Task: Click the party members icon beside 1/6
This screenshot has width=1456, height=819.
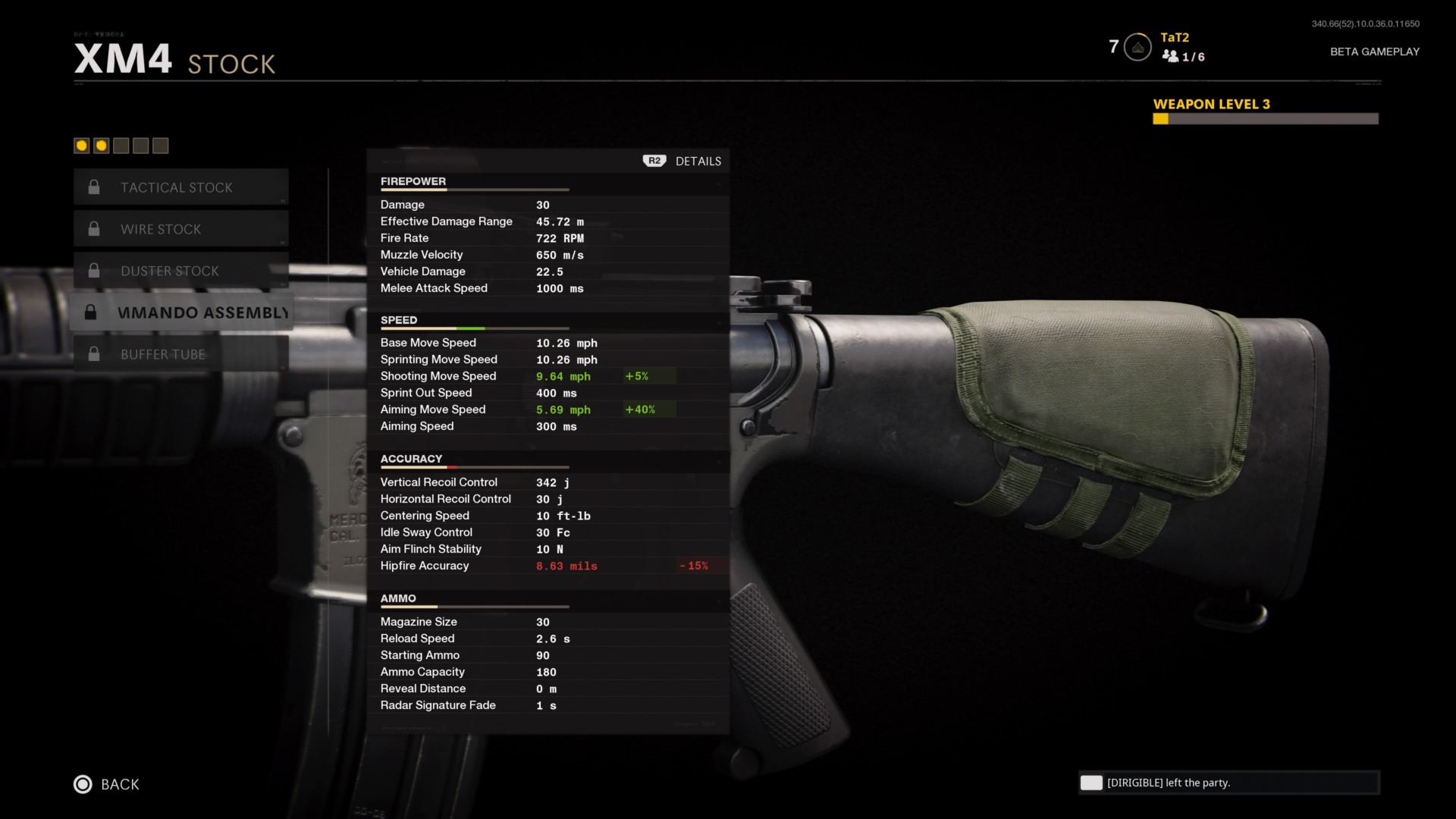Action: point(1171,56)
